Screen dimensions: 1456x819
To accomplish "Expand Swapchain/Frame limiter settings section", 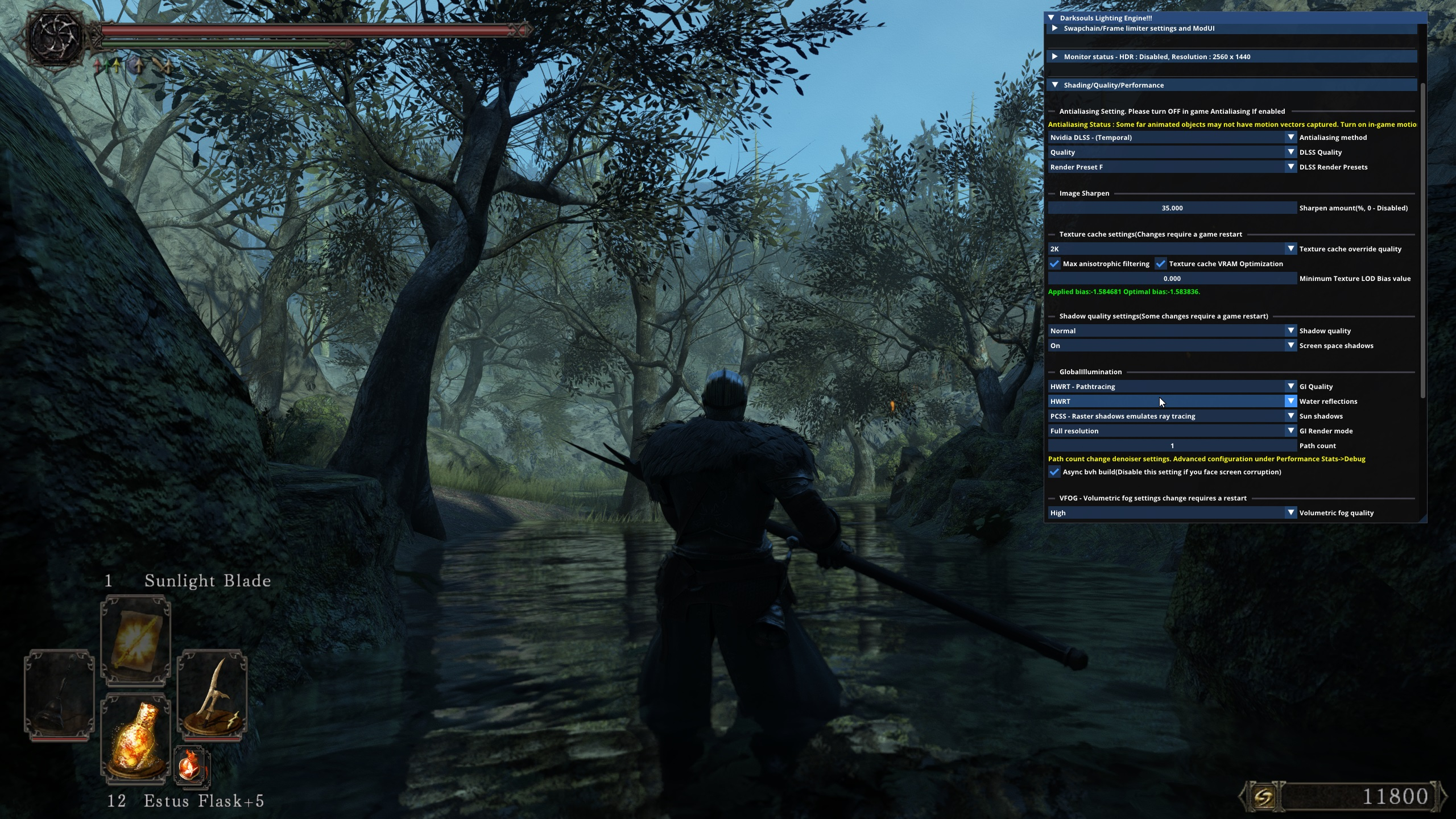I will click(1055, 28).
